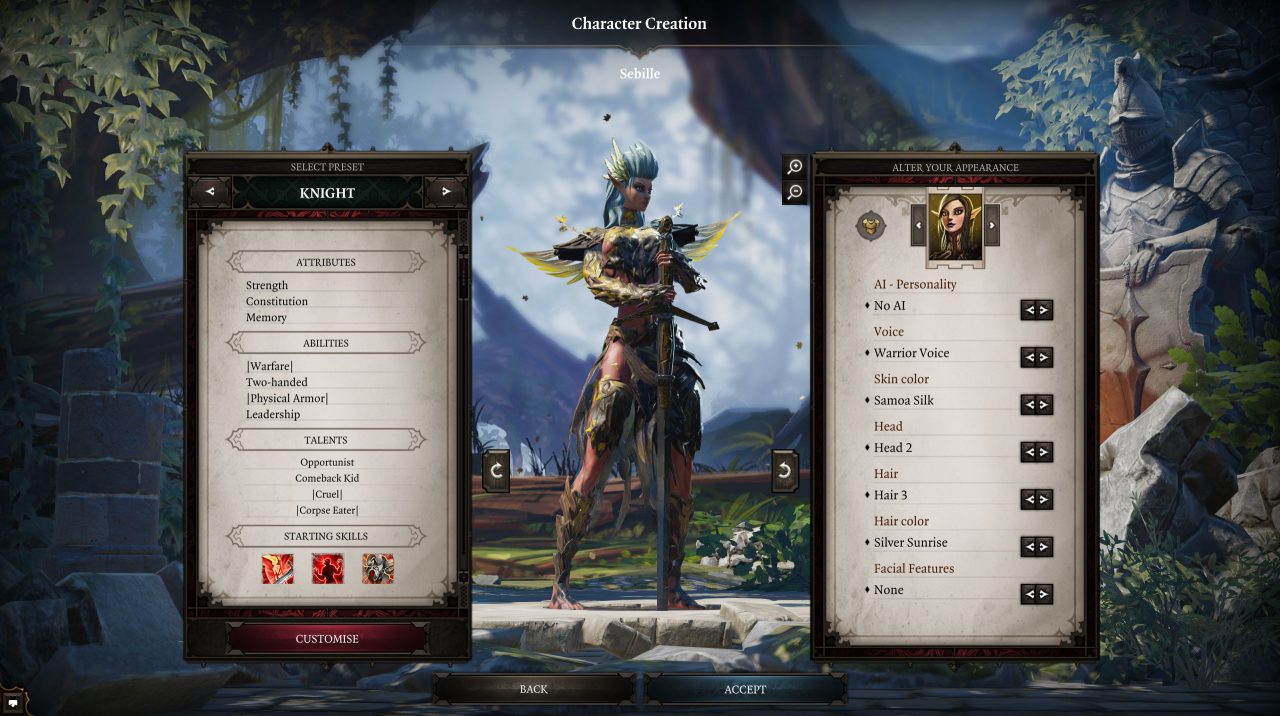Rotate character using the right rotate arrow
The width and height of the screenshot is (1280, 716).
tap(785, 471)
